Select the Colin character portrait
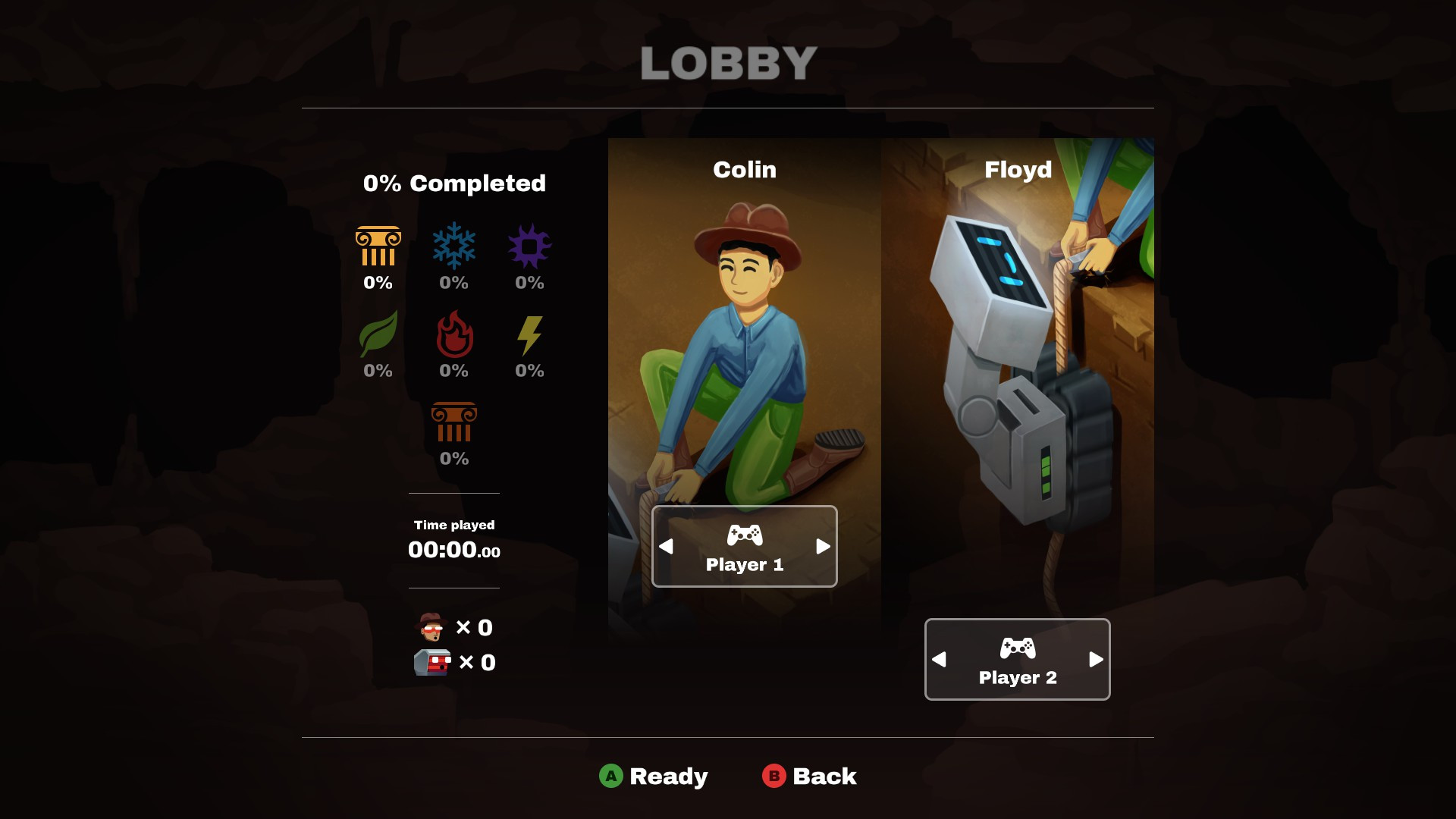The height and width of the screenshot is (819, 1456). (x=744, y=341)
